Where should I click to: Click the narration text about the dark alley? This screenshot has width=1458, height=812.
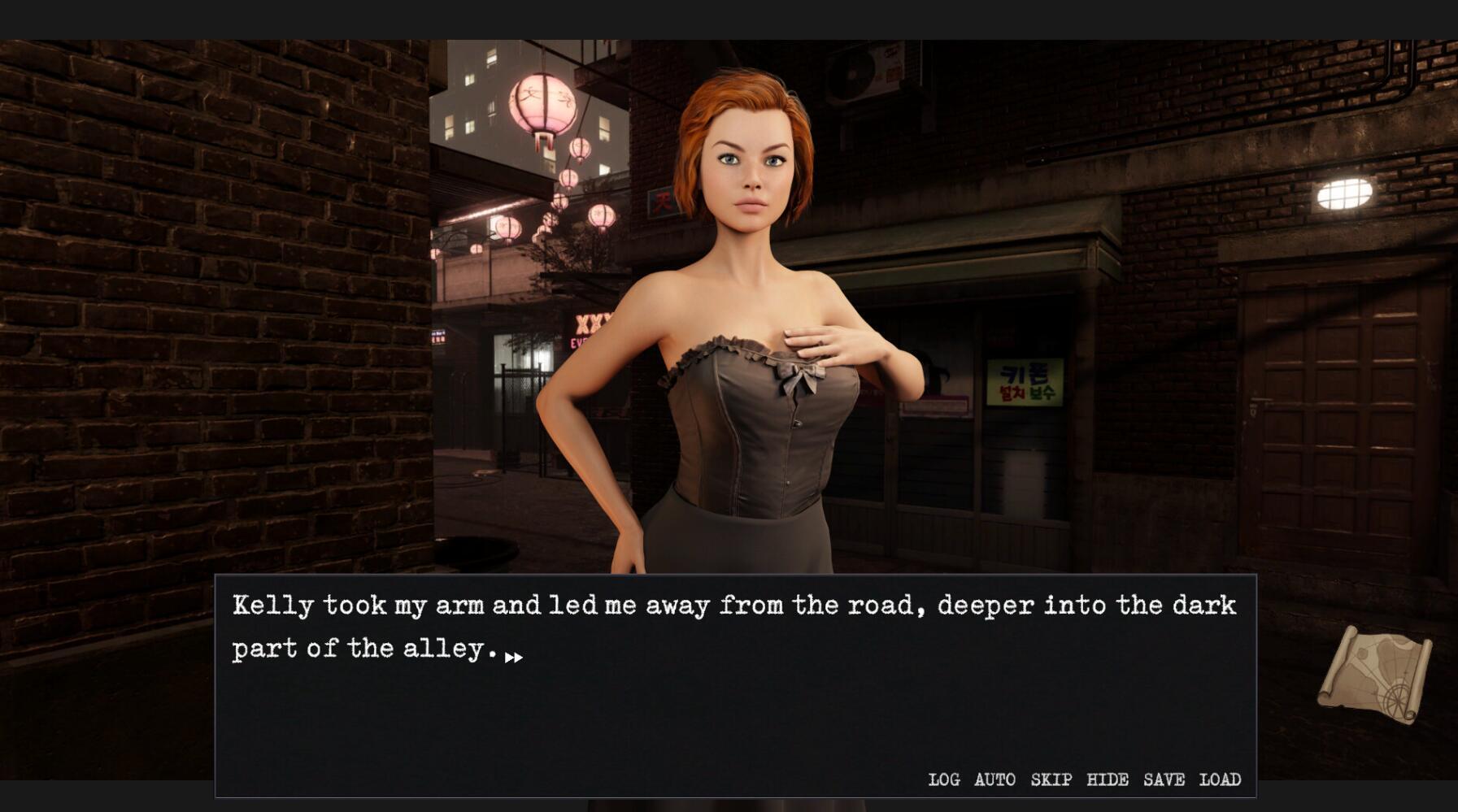[732, 626]
